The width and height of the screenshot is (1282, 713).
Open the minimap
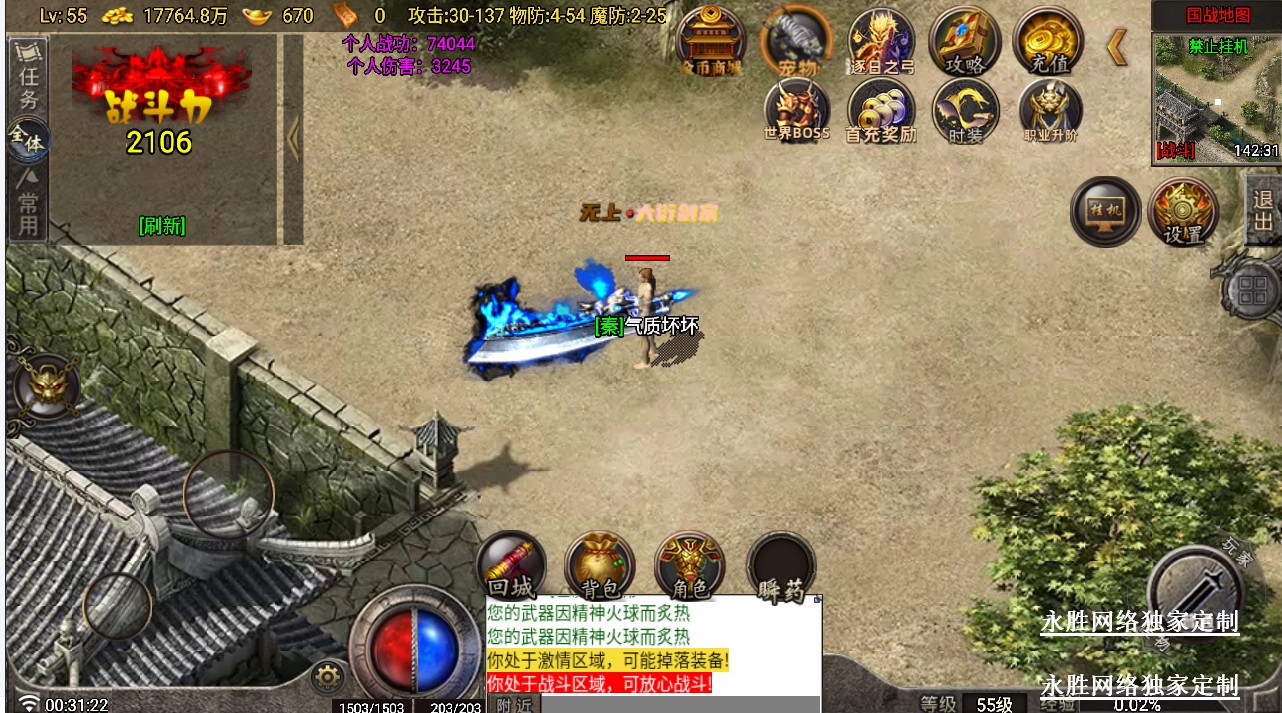click(x=1216, y=98)
